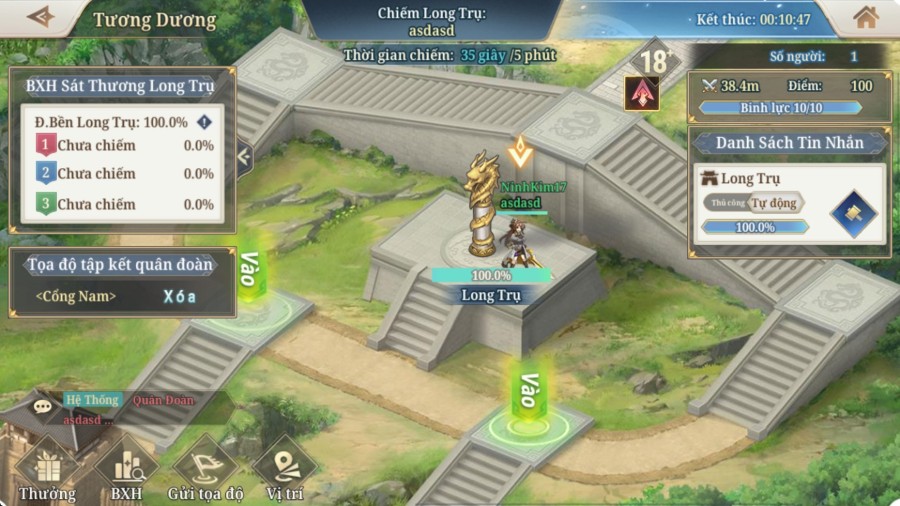Switch chat to the Quân Đoàn tab
The width and height of the screenshot is (900, 506).
coord(164,400)
